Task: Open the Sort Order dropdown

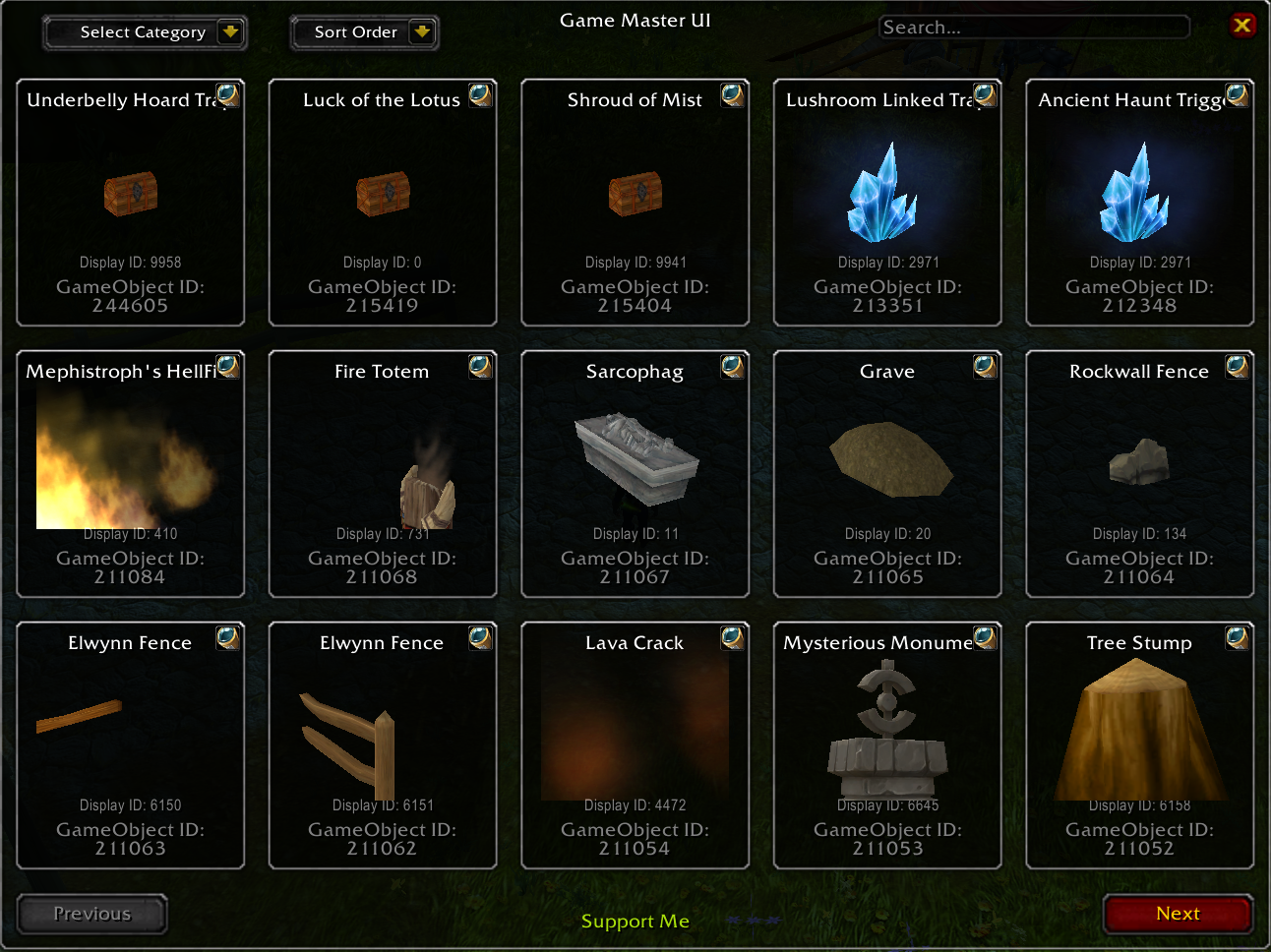Action: coord(364,32)
